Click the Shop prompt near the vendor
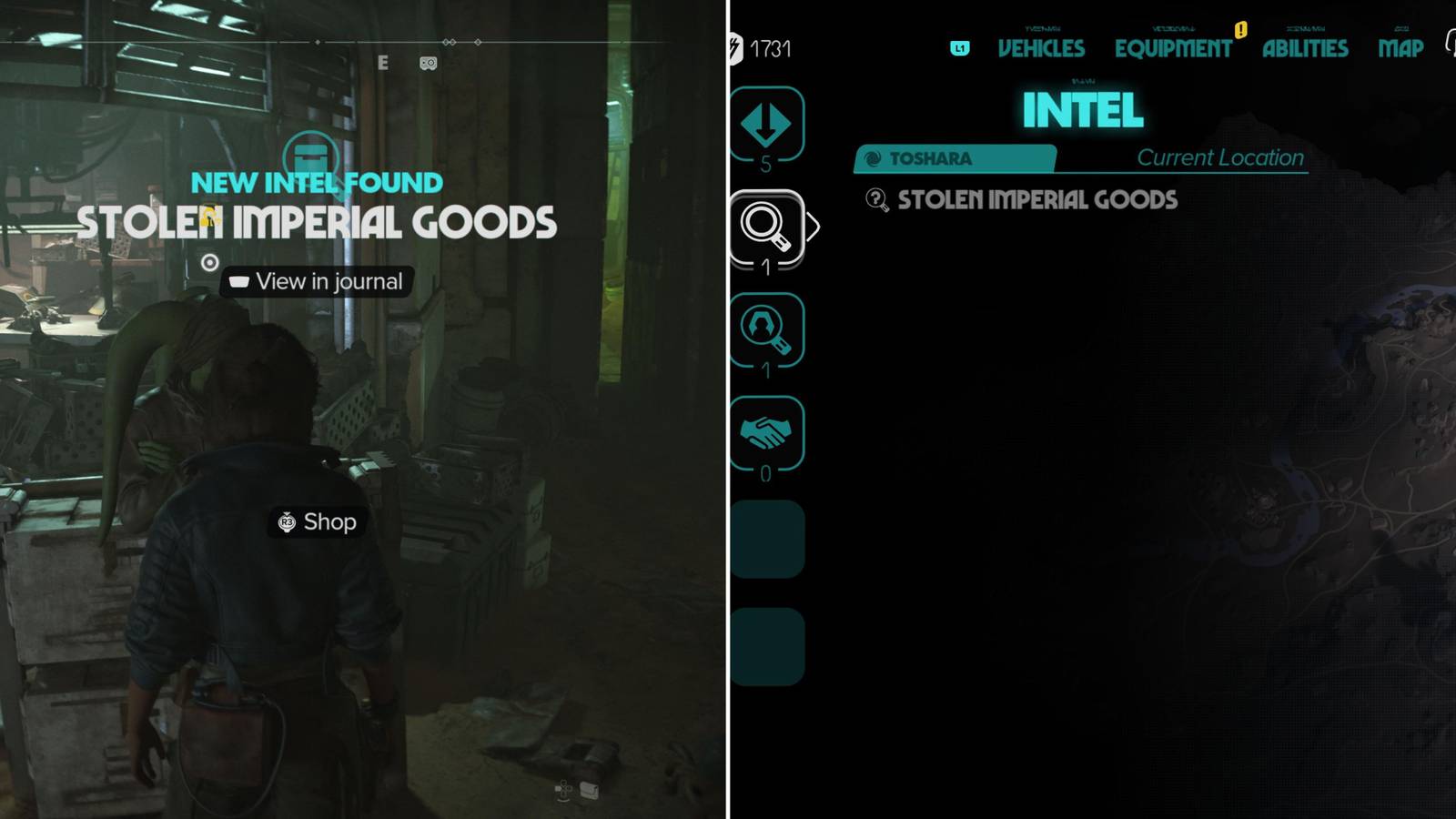 [x=317, y=522]
